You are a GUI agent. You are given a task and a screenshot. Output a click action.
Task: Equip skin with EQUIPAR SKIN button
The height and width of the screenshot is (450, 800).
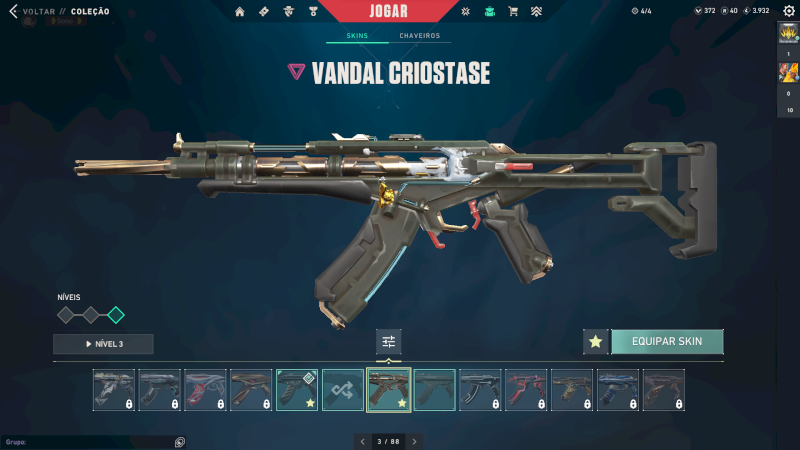coord(667,342)
